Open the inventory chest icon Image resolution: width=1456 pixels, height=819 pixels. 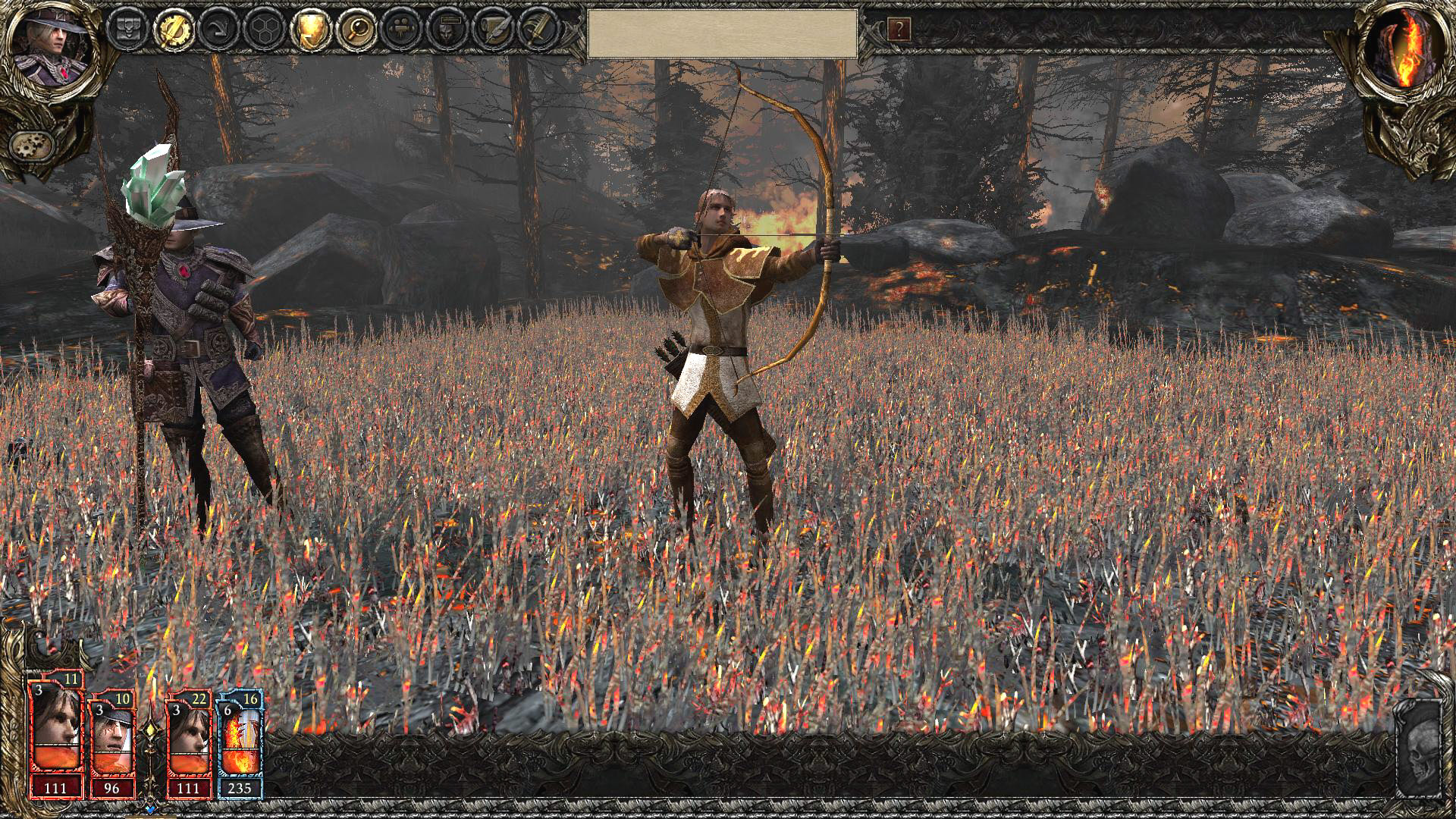(126, 30)
